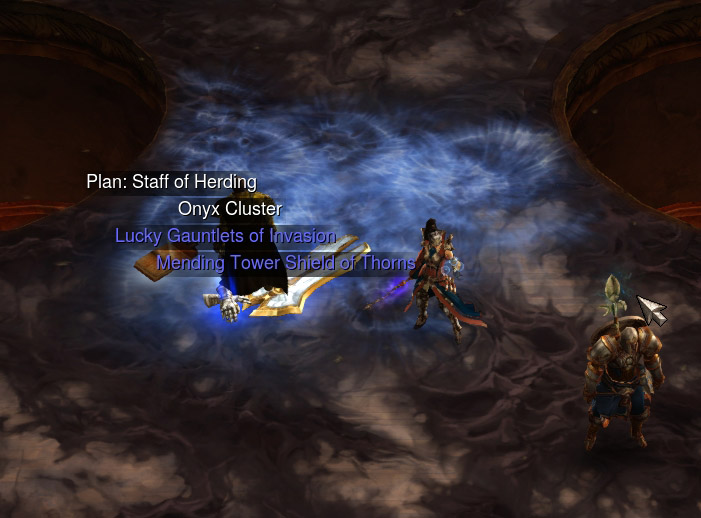Grab the Lucky Gauntlets of Invasion label
The height and width of the screenshot is (518, 701).
pyautogui.click(x=225, y=236)
